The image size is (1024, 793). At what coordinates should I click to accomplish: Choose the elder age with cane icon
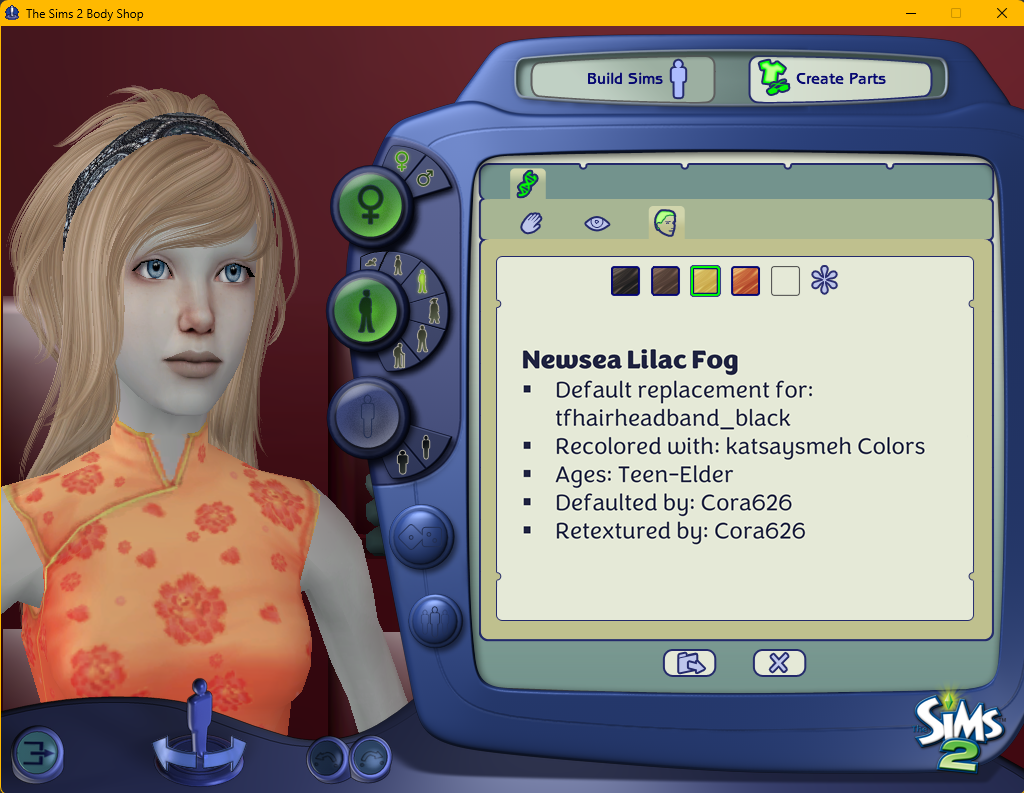pyautogui.click(x=399, y=354)
